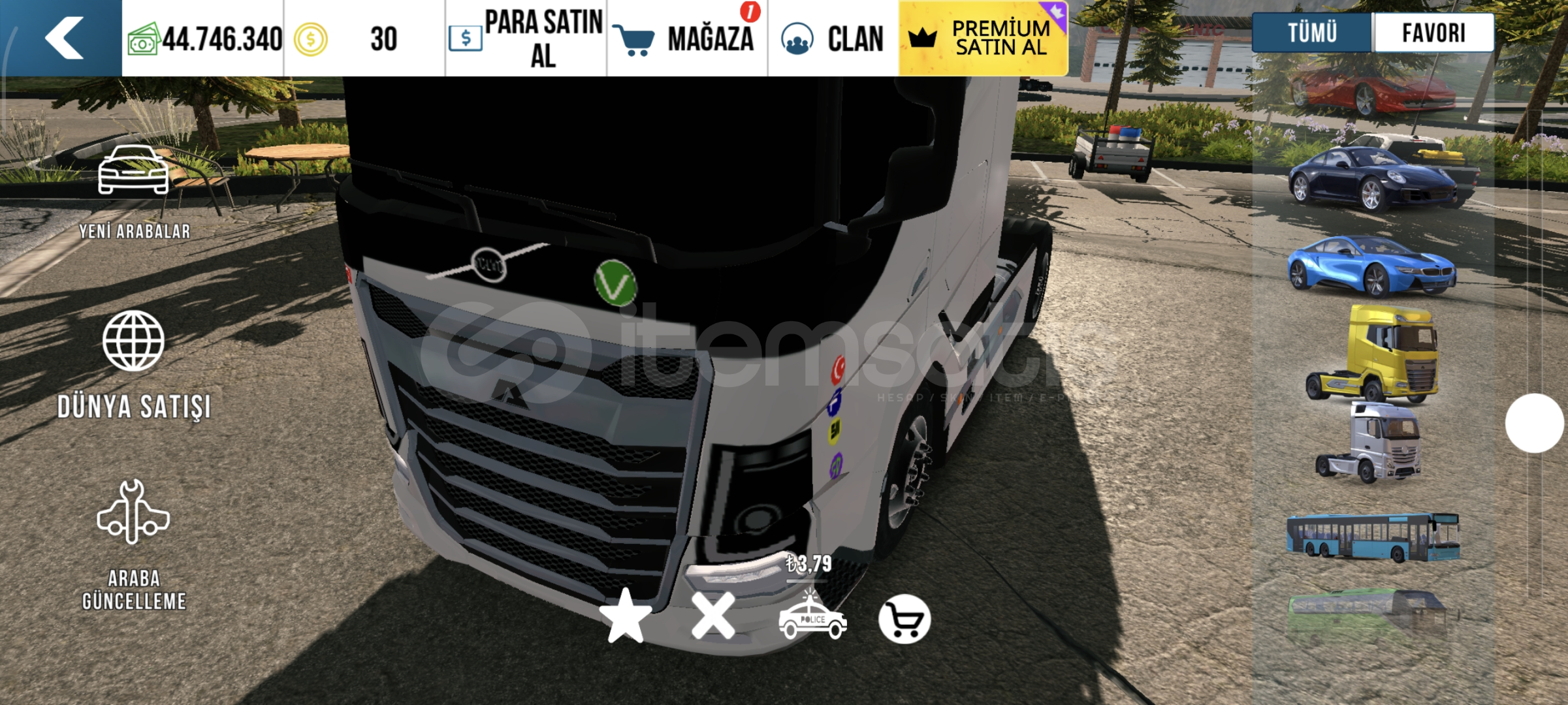Viewport: 1568px width, 705px height.
Task: Switch to the FAVORI tab
Action: (x=1433, y=31)
